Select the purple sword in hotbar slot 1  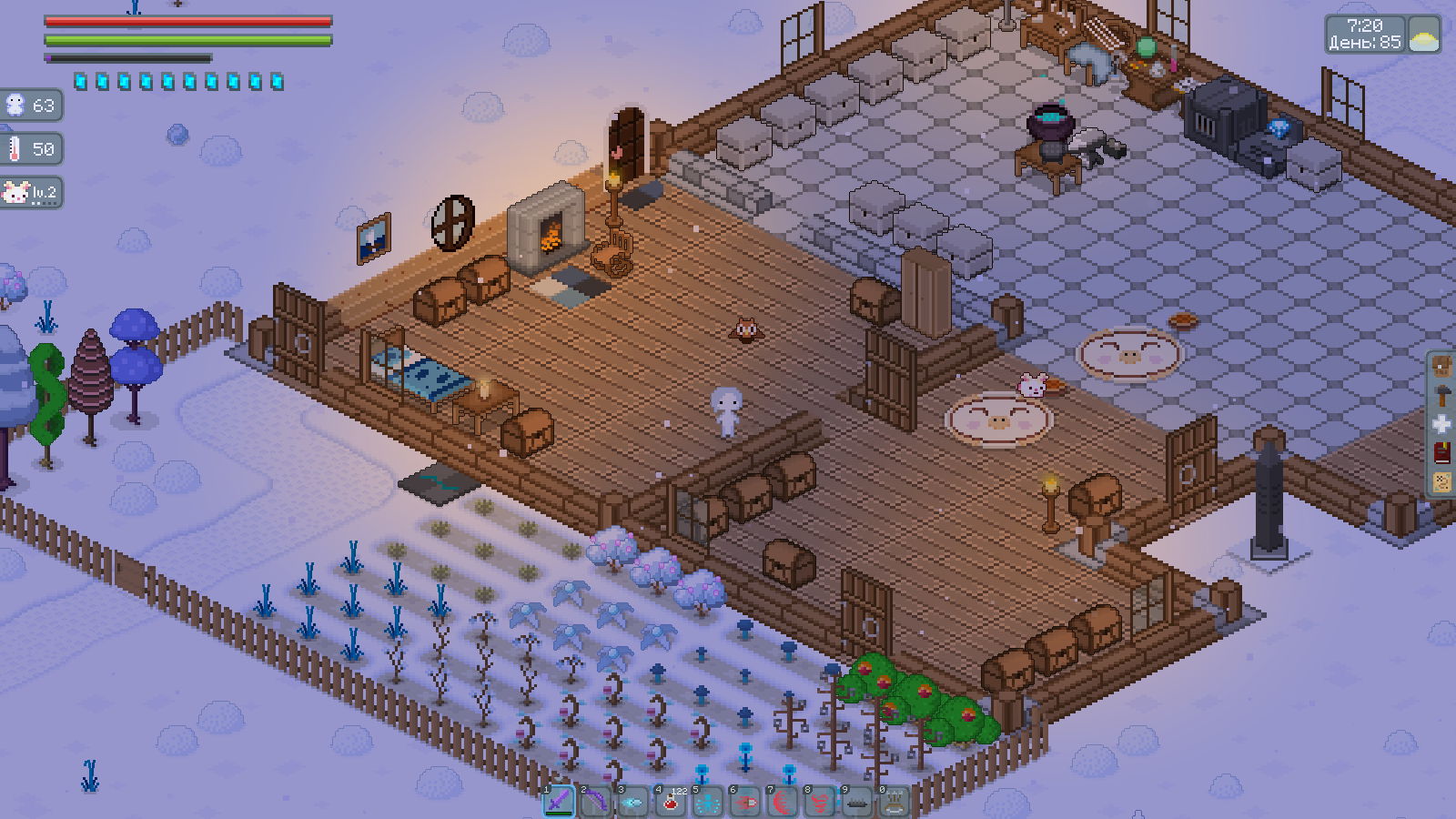click(x=560, y=802)
